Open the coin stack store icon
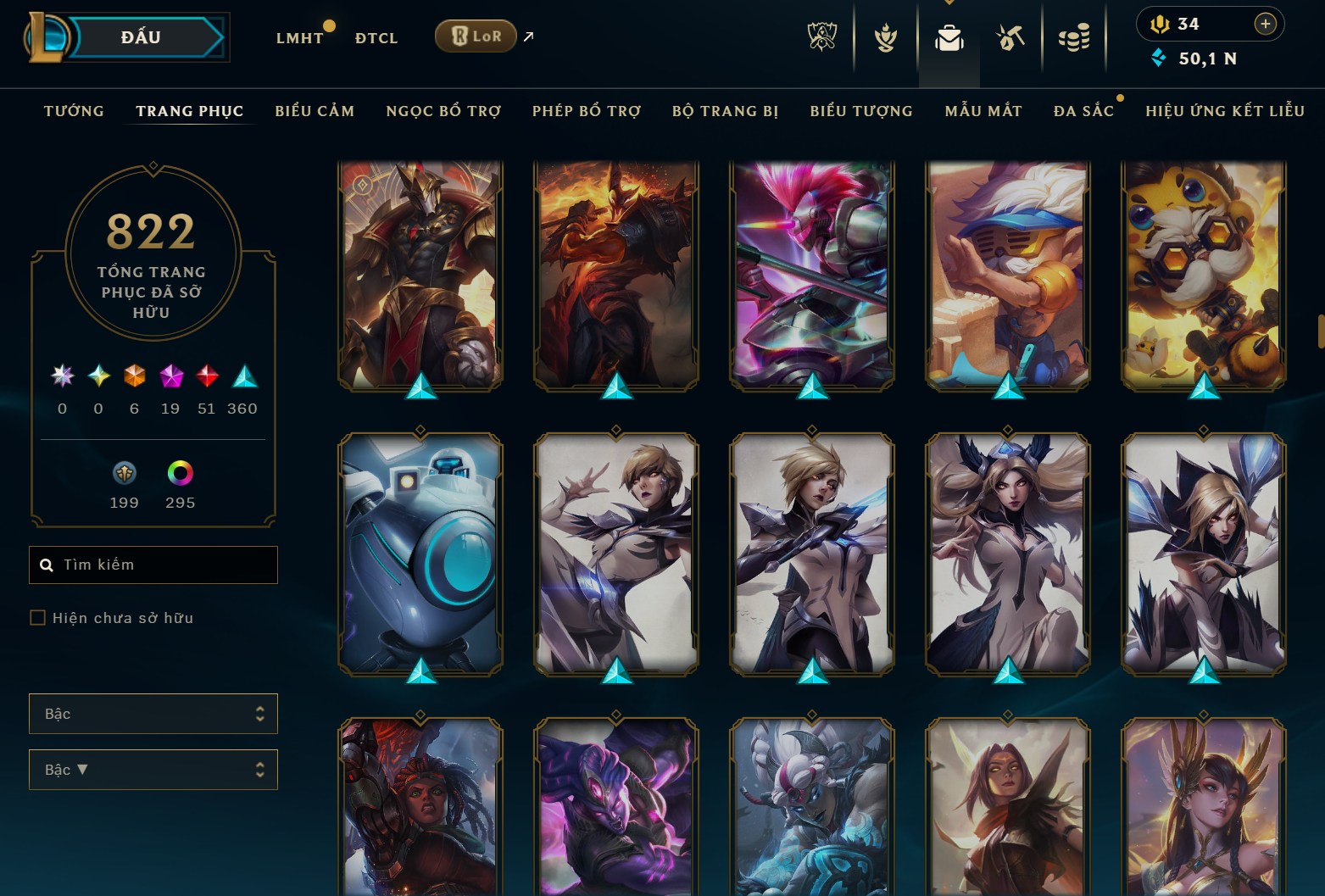 coord(1074,37)
